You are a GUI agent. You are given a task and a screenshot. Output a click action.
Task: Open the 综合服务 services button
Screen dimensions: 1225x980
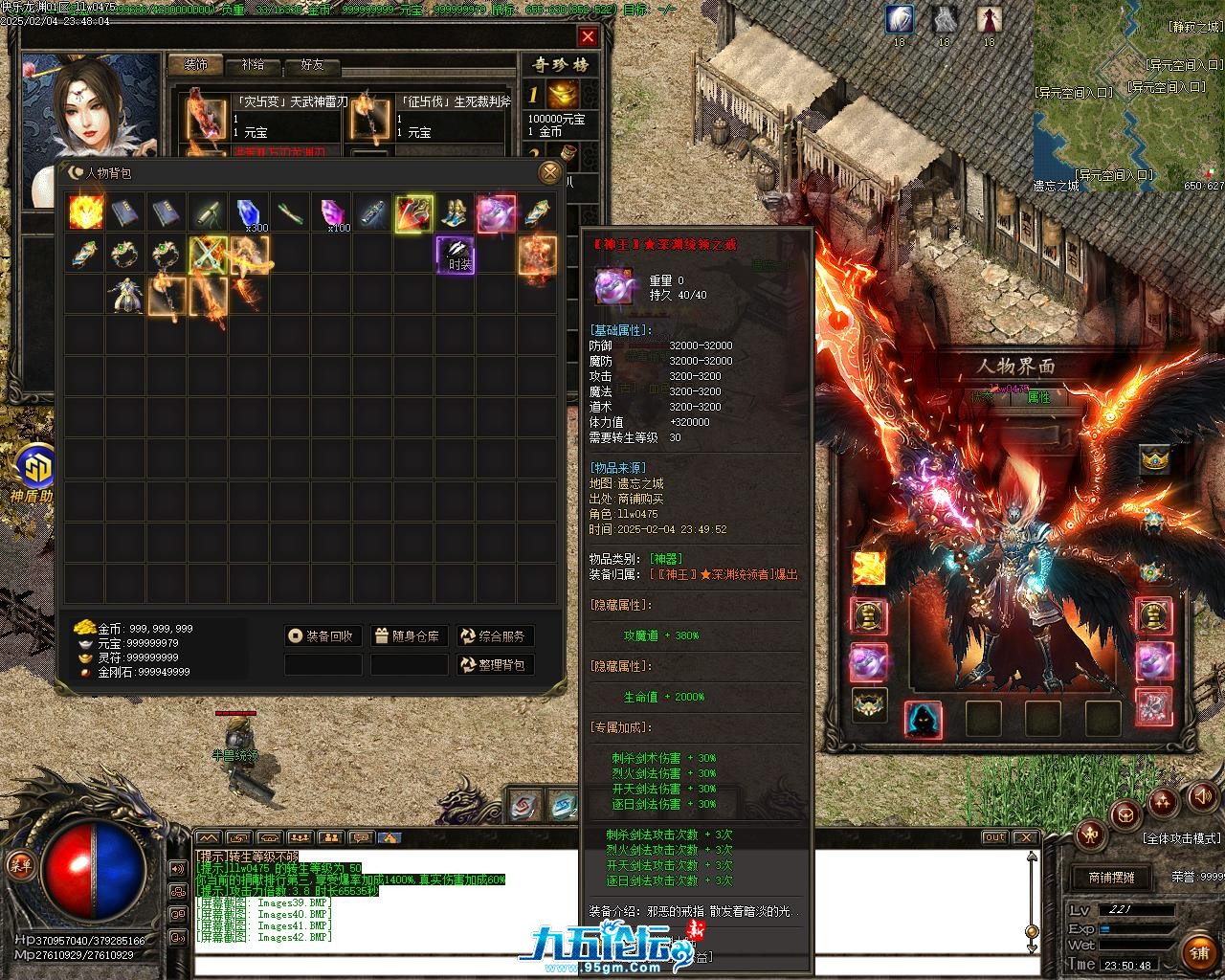tap(495, 636)
